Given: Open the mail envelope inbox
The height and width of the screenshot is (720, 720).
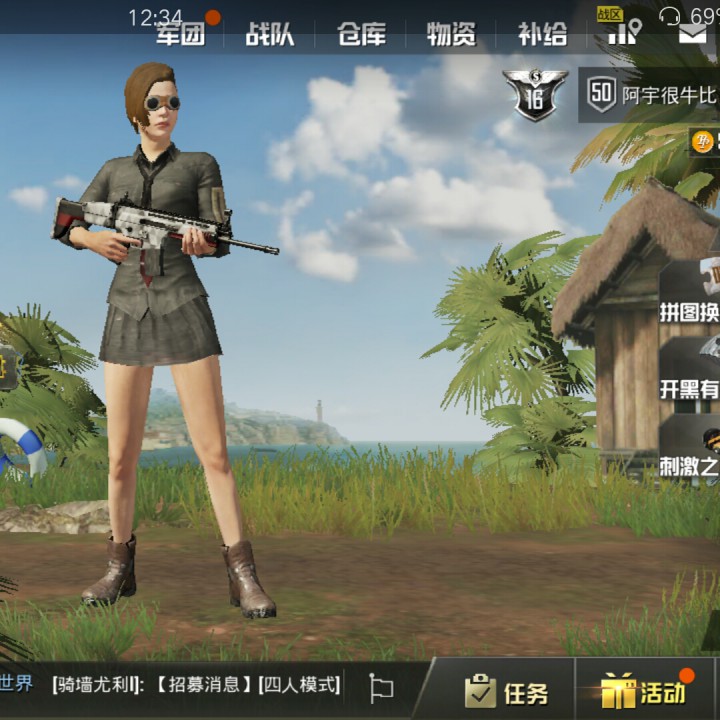Looking at the screenshot, I should (692, 35).
